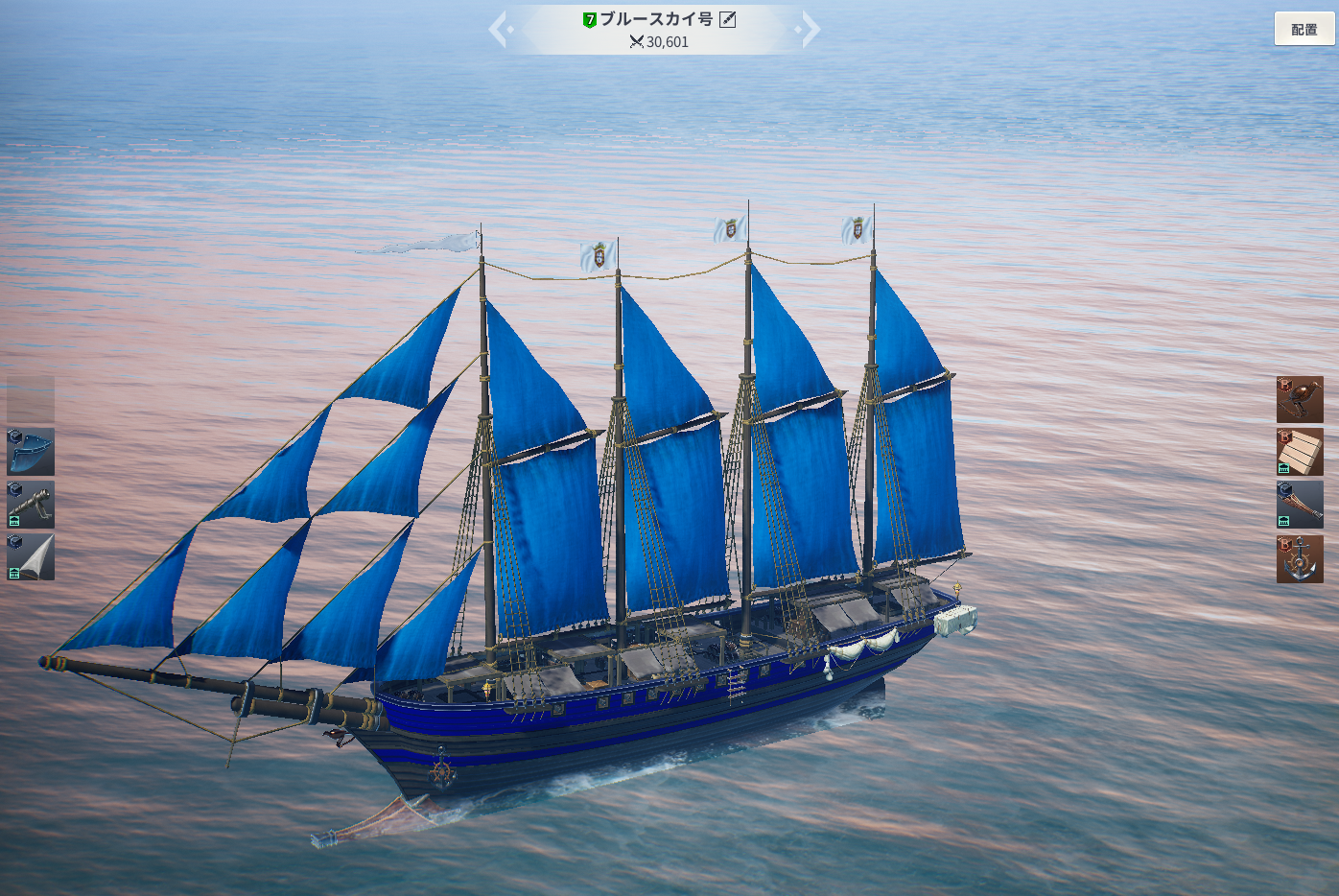The image size is (1339, 896).
Task: Click the 配置 button
Action: 1304,29
